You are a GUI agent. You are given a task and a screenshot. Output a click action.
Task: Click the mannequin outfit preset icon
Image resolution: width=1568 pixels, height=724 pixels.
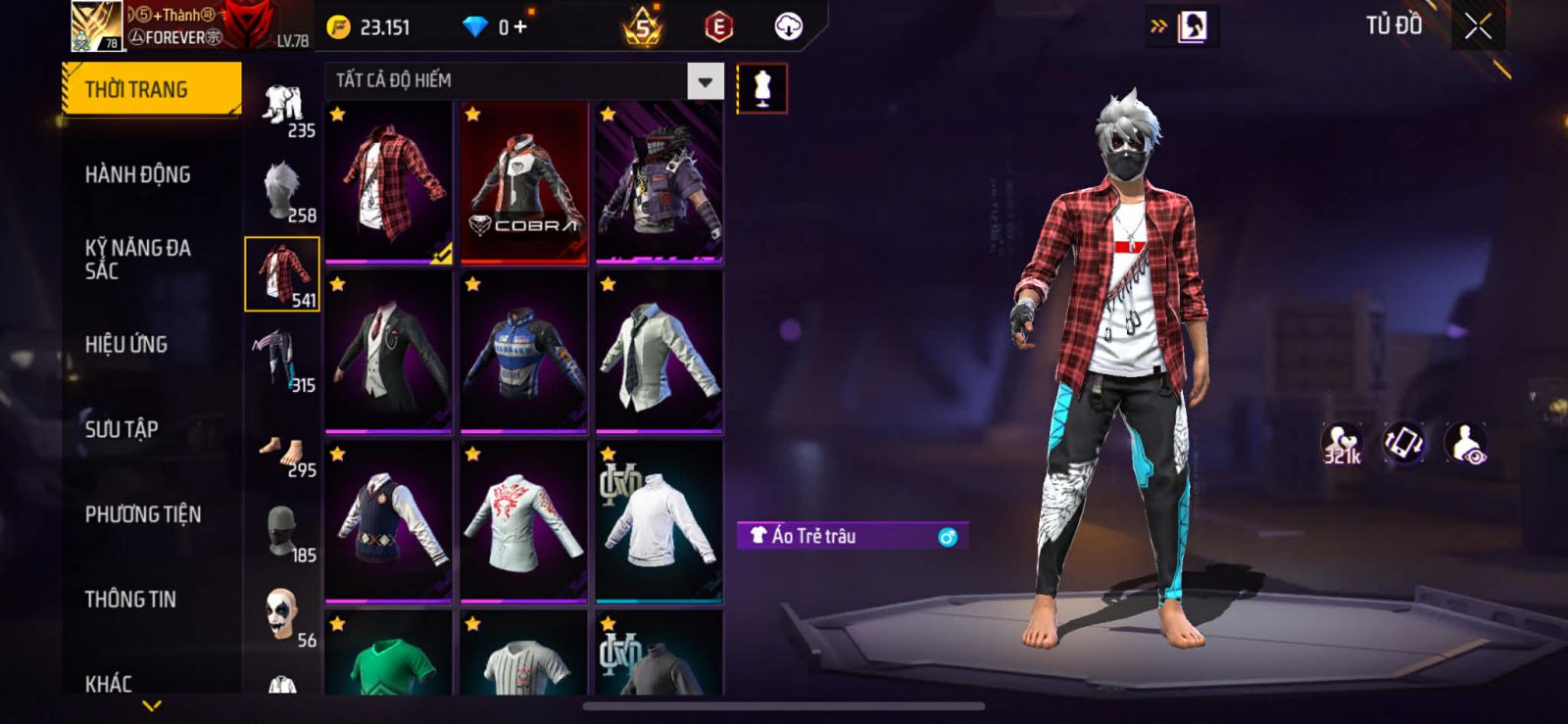pyautogui.click(x=761, y=89)
